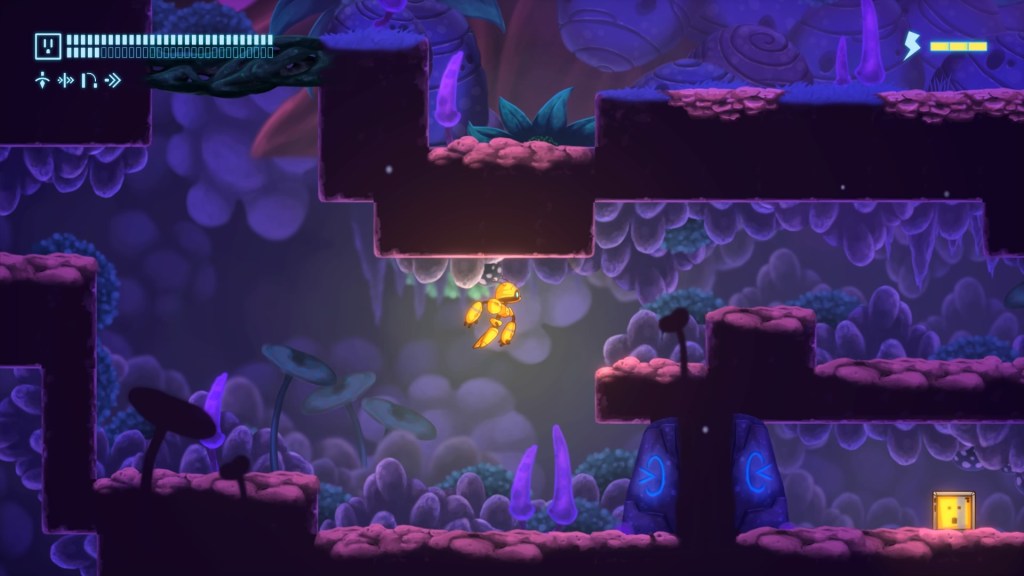Choose the curved arc jump ability icon
This screenshot has height=576, width=1024.
coord(88,80)
